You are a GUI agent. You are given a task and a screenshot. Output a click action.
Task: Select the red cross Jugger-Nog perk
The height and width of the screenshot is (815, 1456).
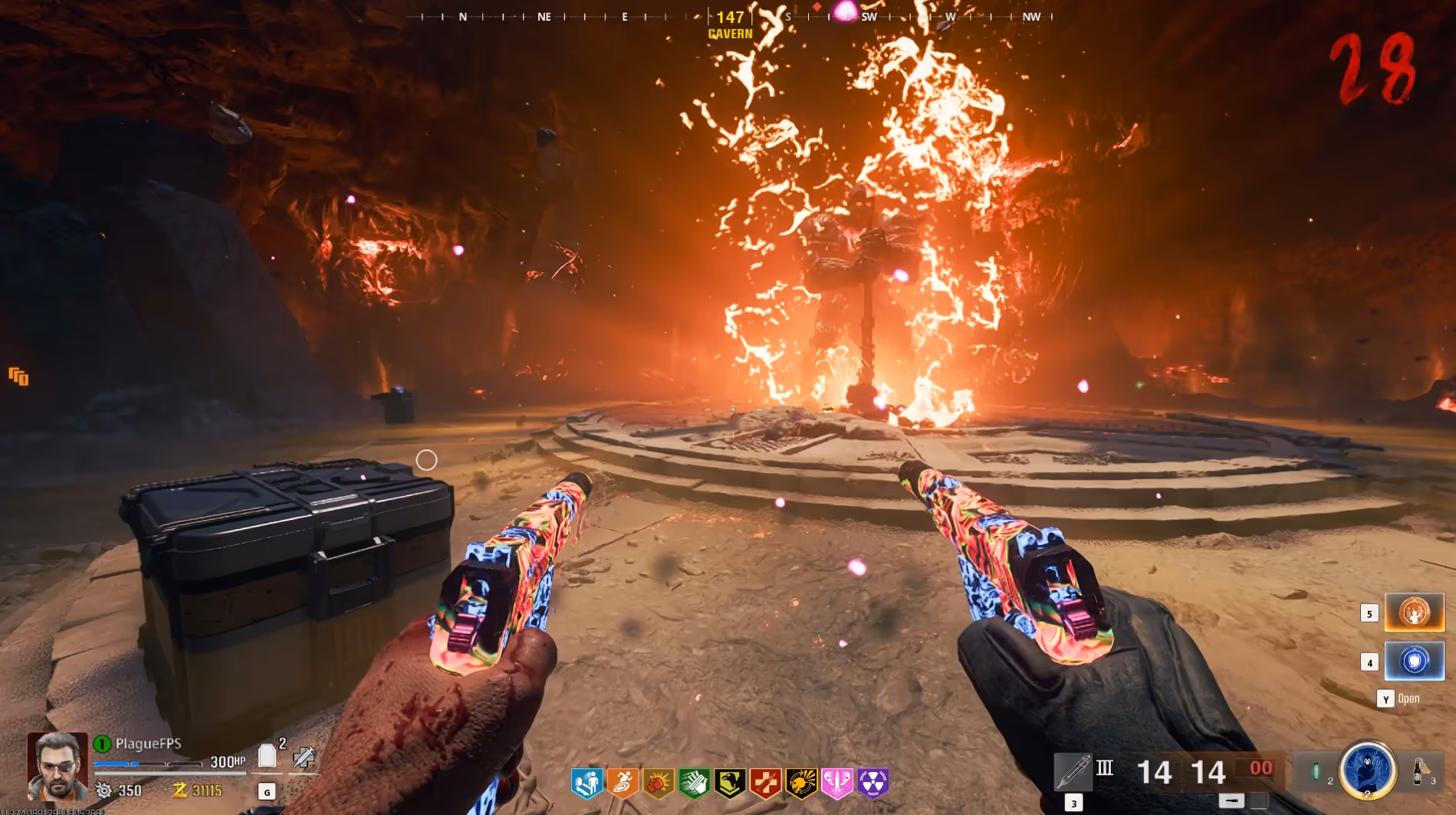click(x=765, y=783)
